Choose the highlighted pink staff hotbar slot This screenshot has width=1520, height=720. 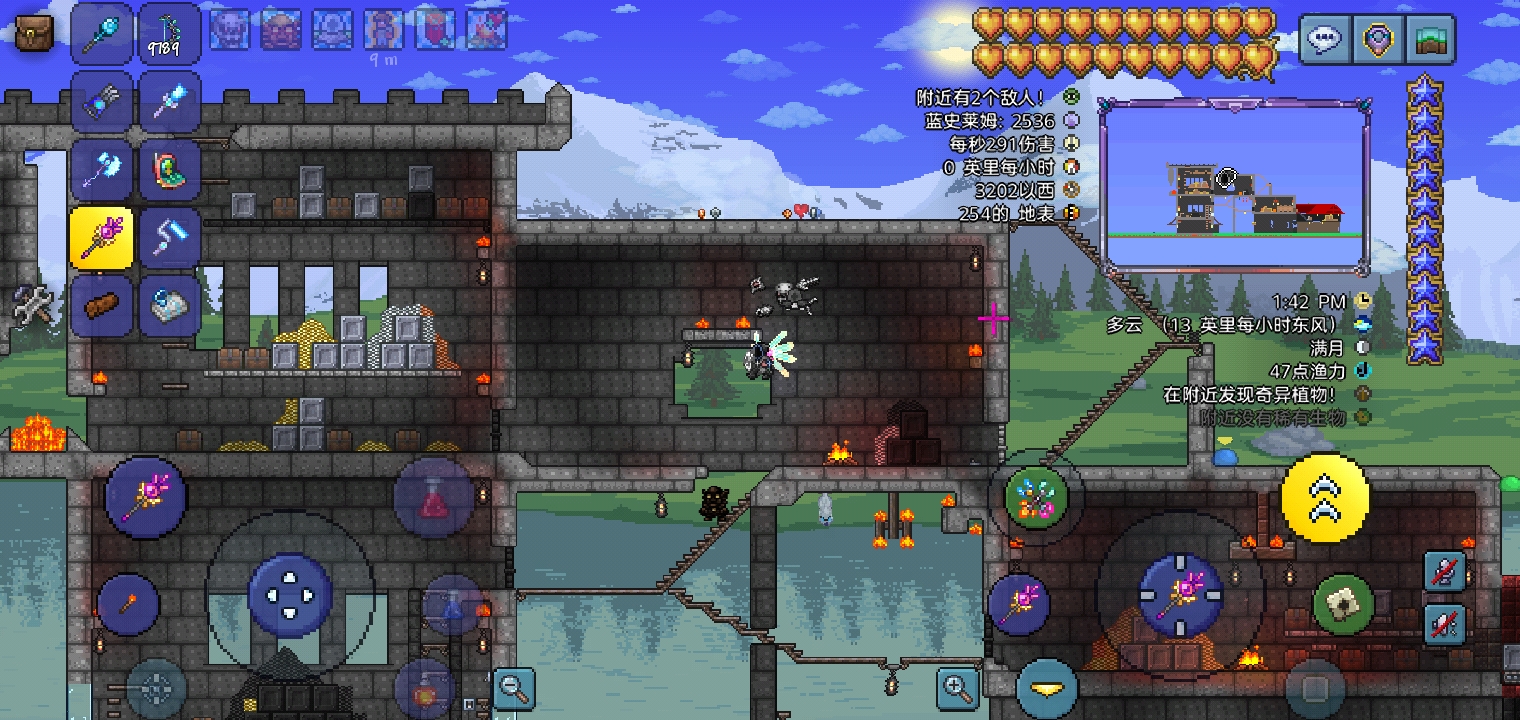101,238
